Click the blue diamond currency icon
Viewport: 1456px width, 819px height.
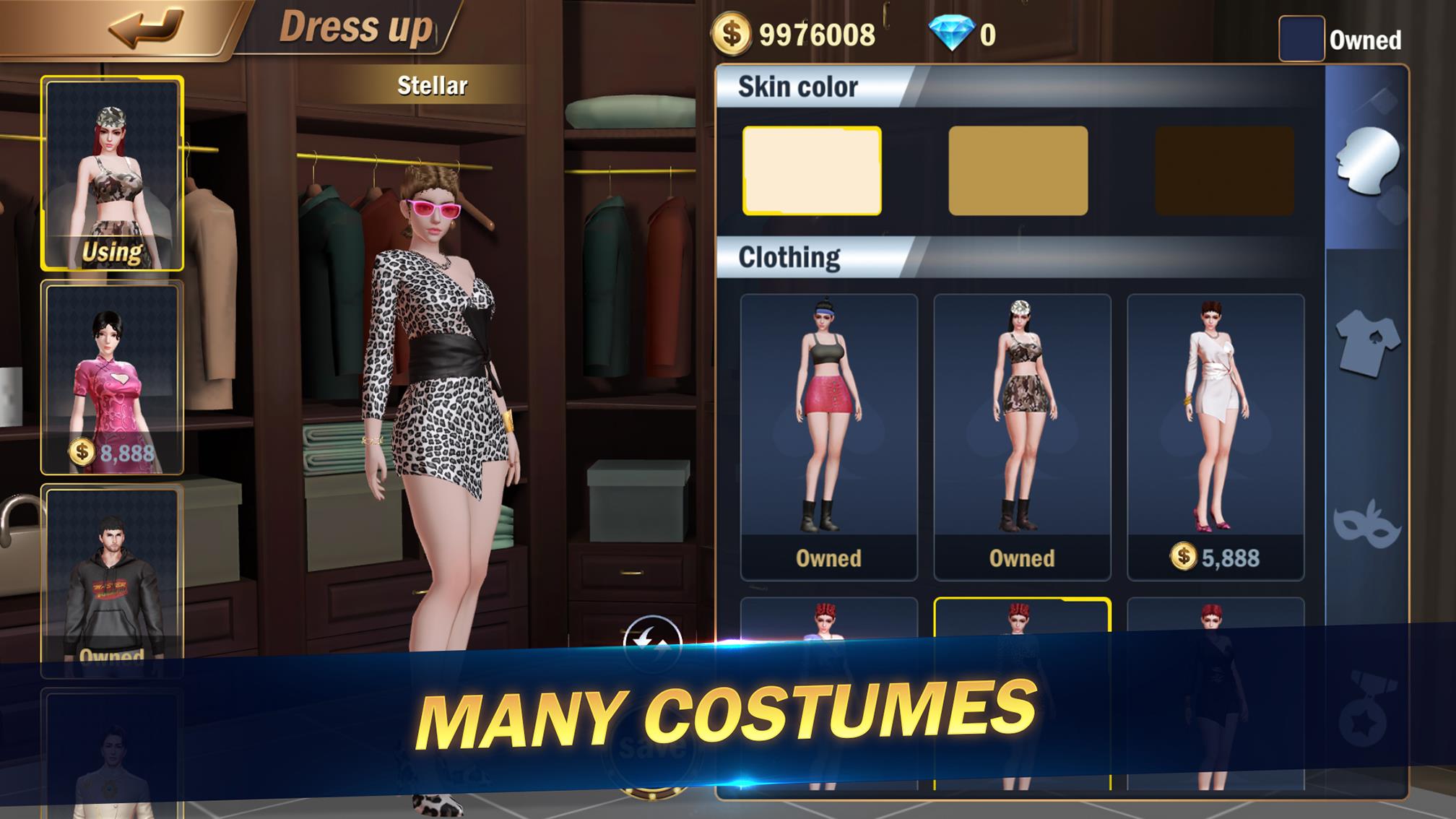point(955,30)
